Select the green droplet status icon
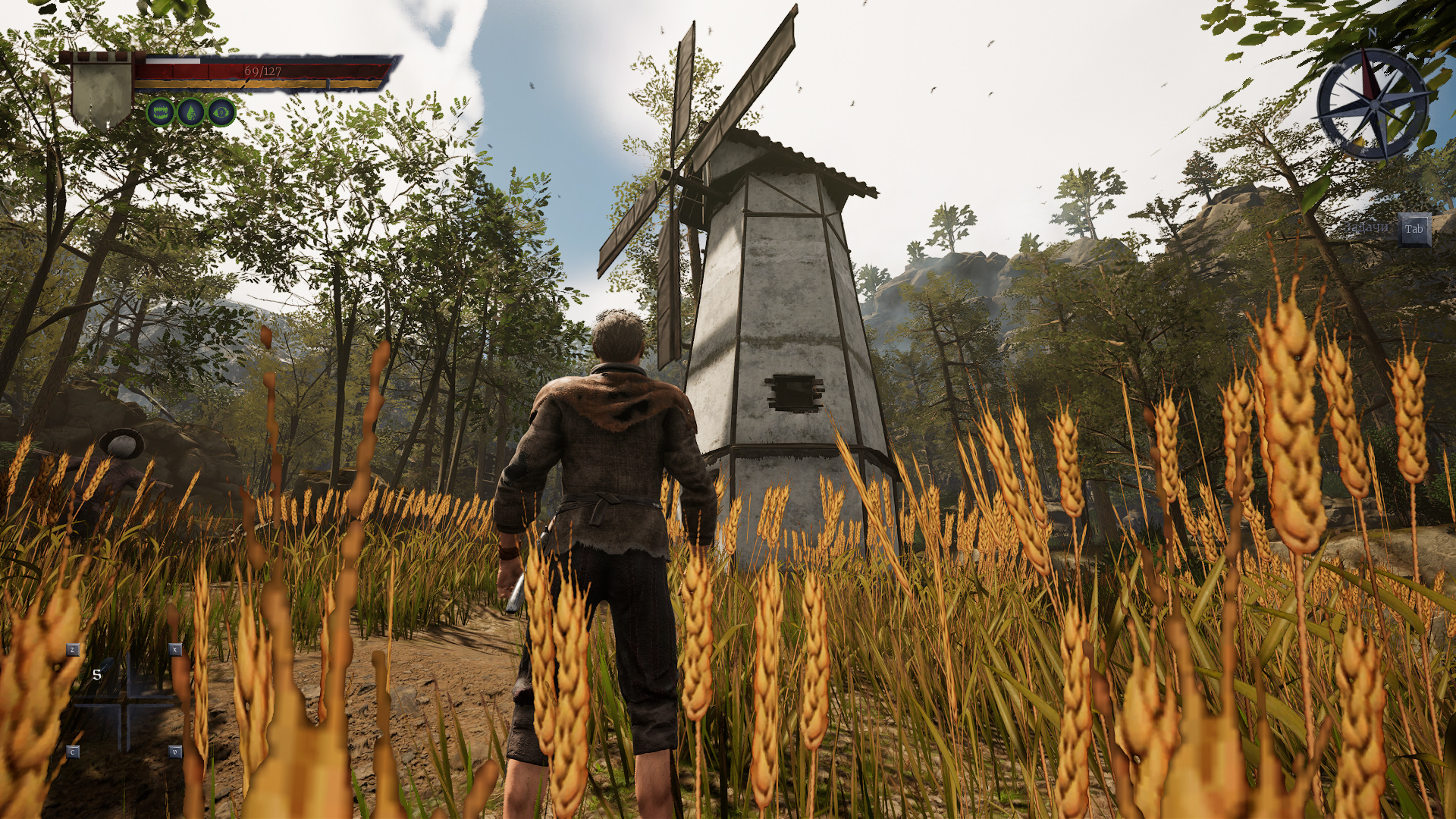The height and width of the screenshot is (819, 1456). [191, 113]
